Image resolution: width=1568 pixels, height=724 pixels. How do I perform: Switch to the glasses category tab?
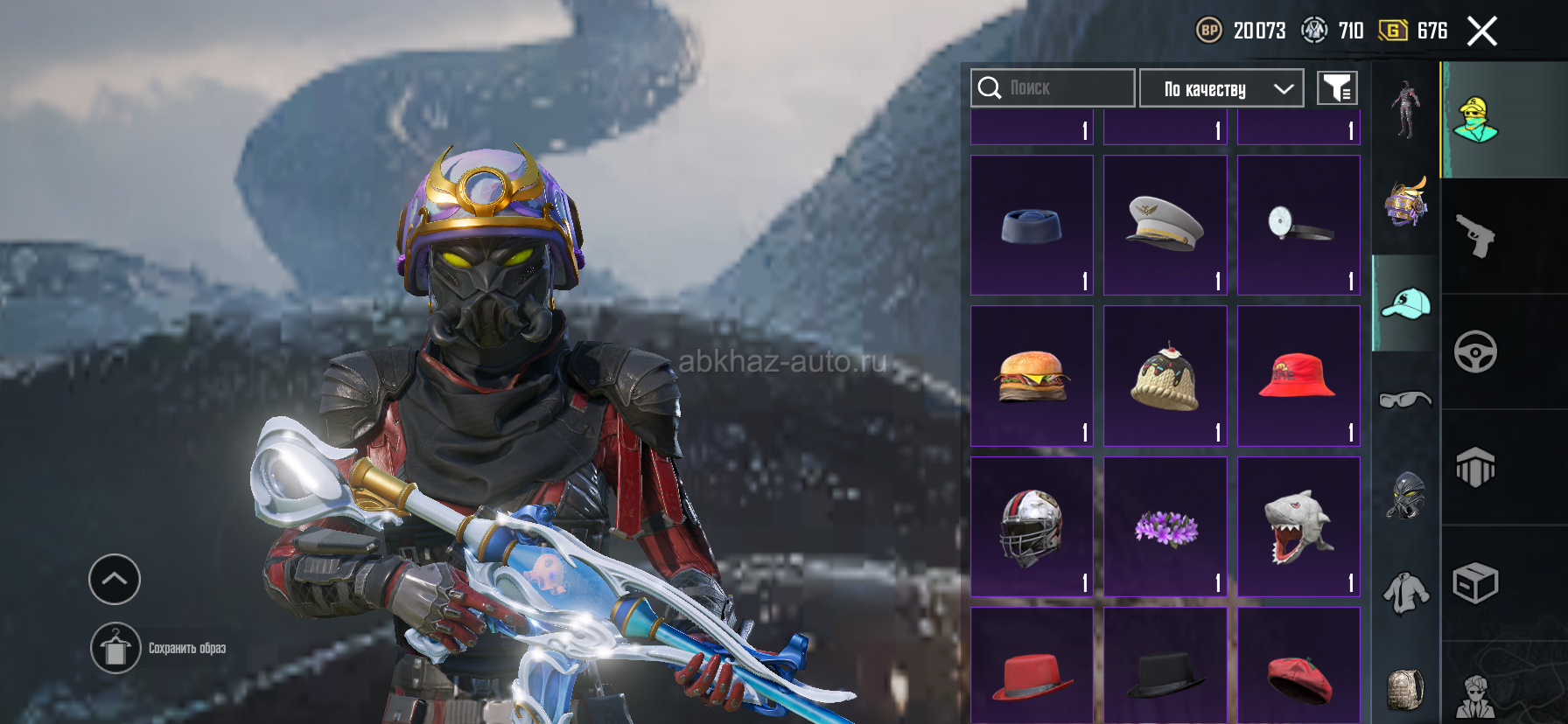[x=1405, y=400]
